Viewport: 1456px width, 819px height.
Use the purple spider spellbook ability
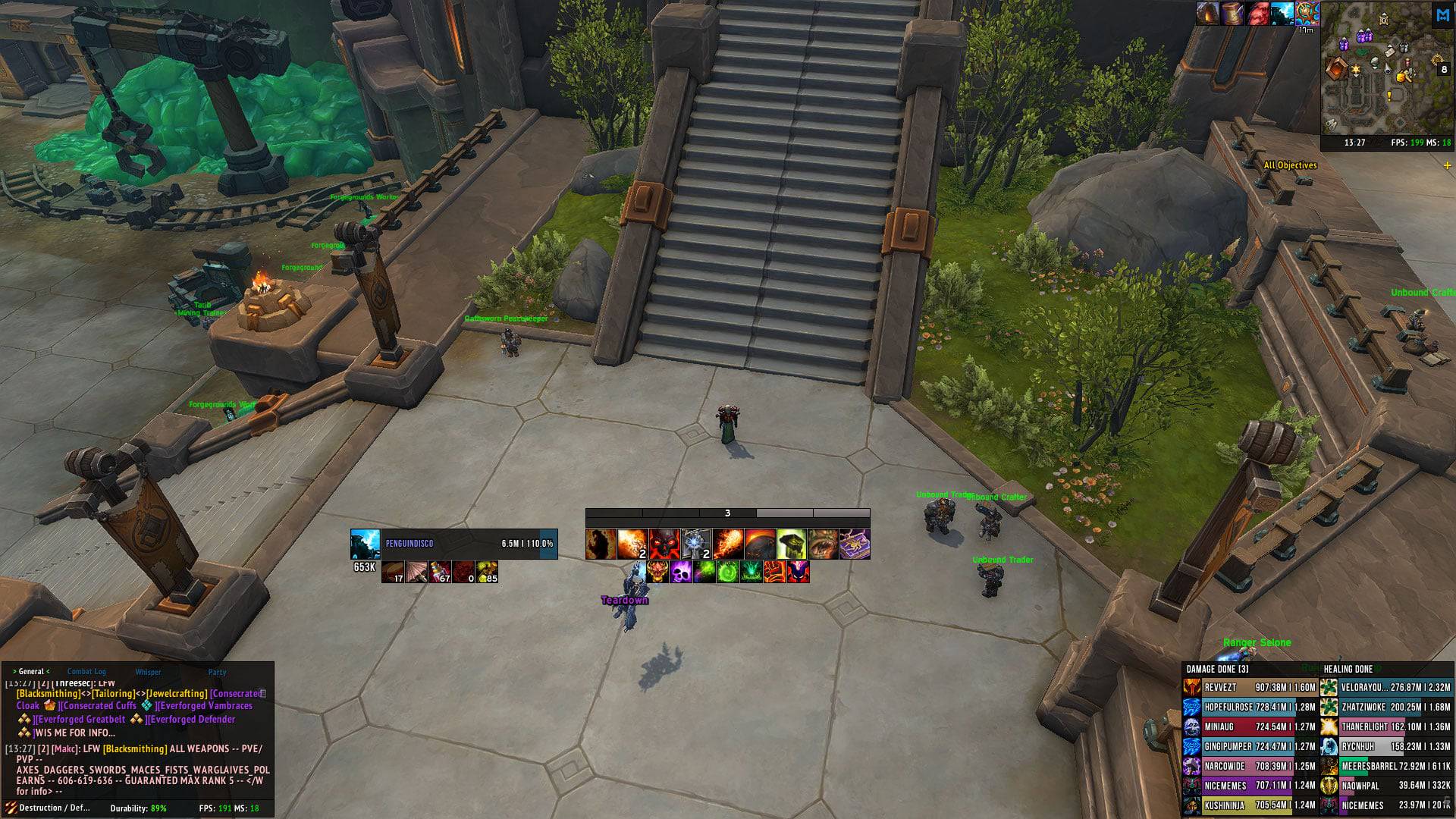click(x=855, y=544)
